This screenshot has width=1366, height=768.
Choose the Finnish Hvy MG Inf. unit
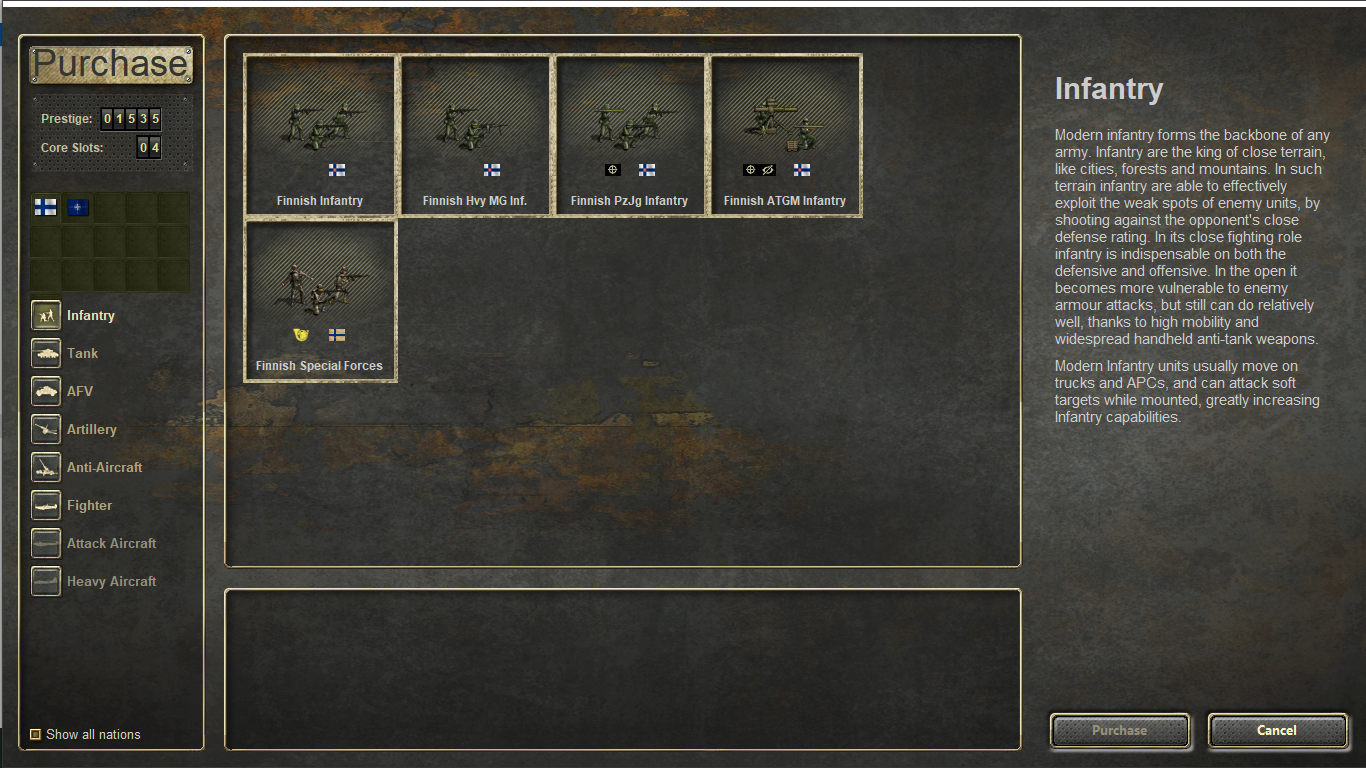point(475,135)
